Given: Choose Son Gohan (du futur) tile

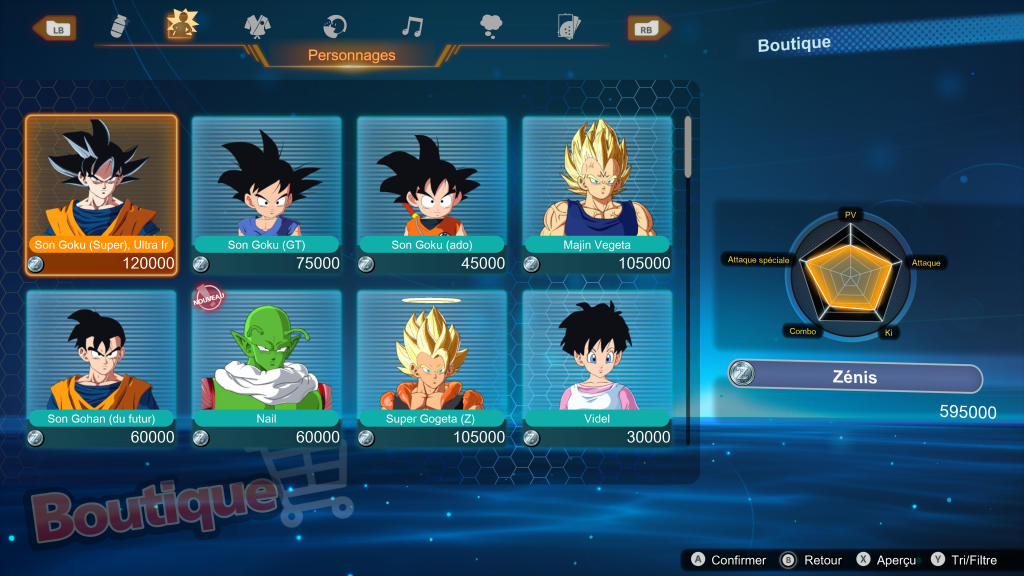Looking at the screenshot, I should point(102,365).
